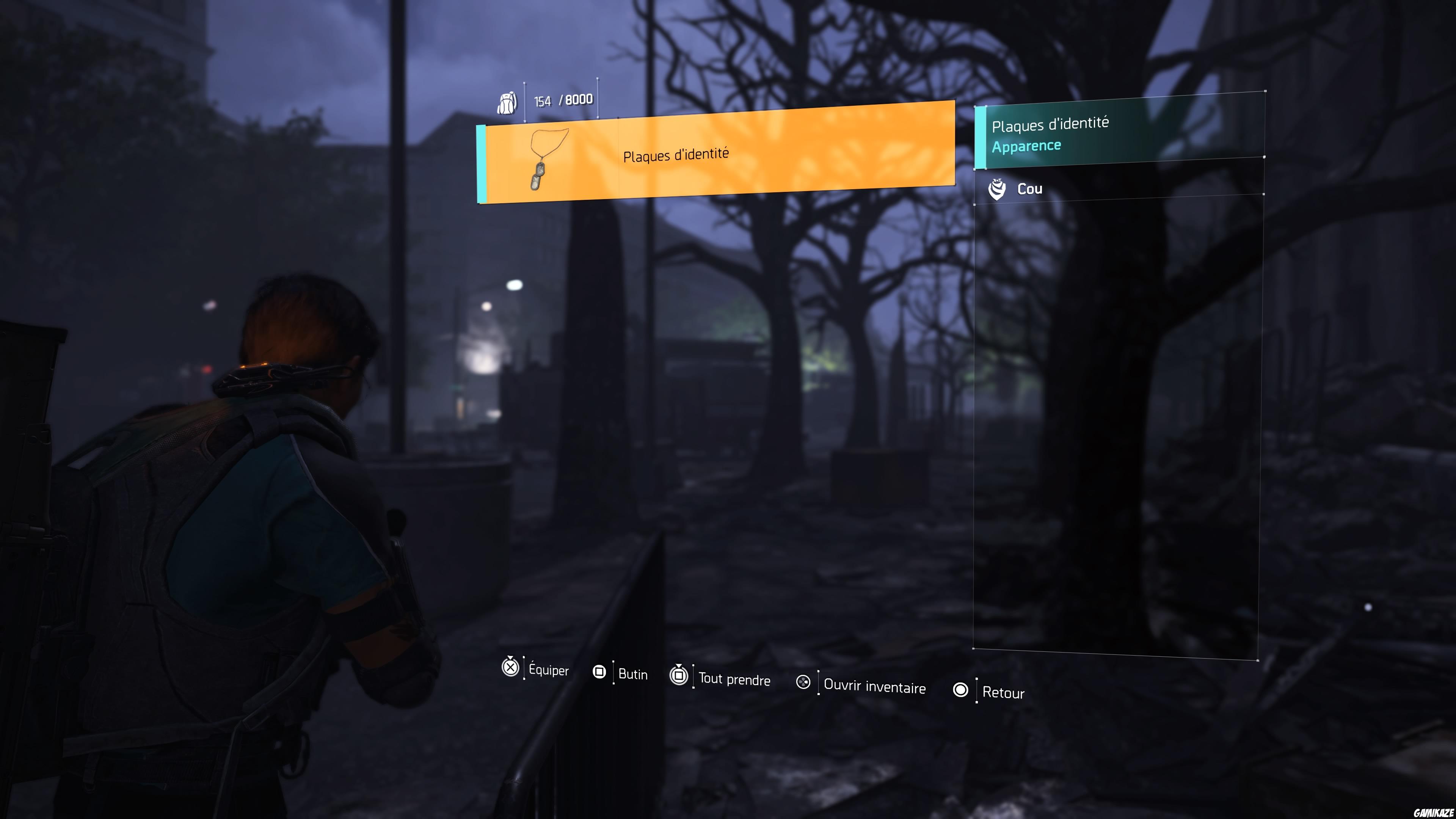The image size is (1456, 819).
Task: Click the touchpad icon for Ouvrir inventaire
Action: 803,683
